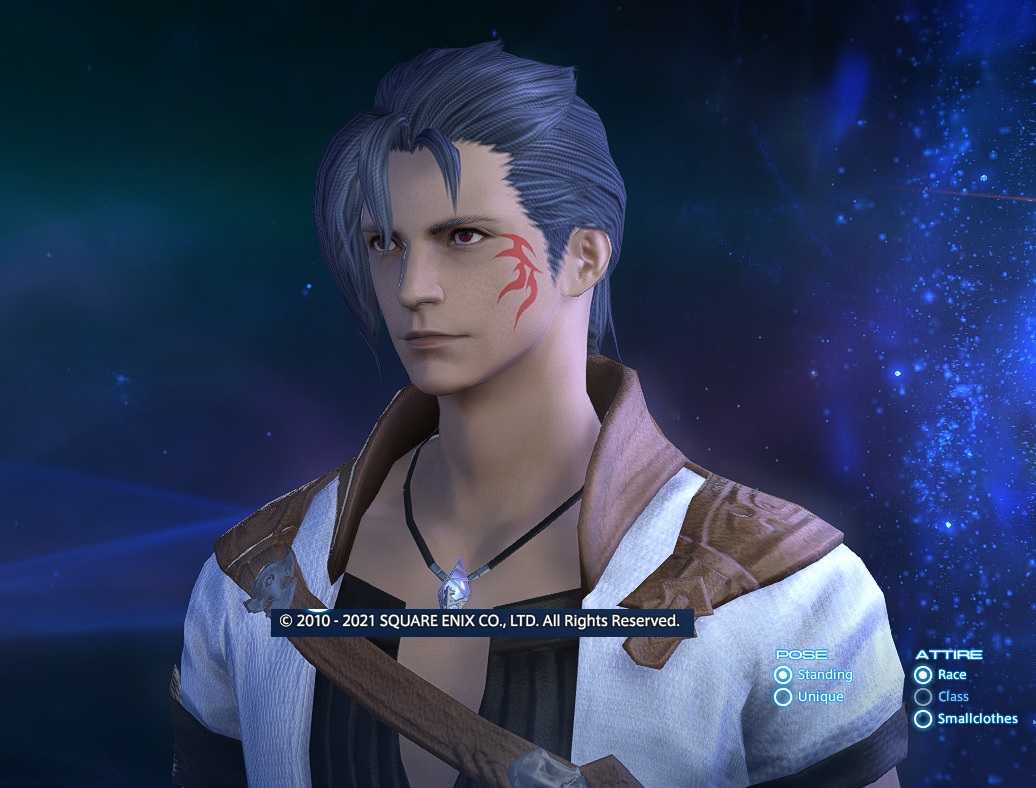Image resolution: width=1036 pixels, height=788 pixels.
Task: Choose the Unique pose option
Action: coord(784,697)
